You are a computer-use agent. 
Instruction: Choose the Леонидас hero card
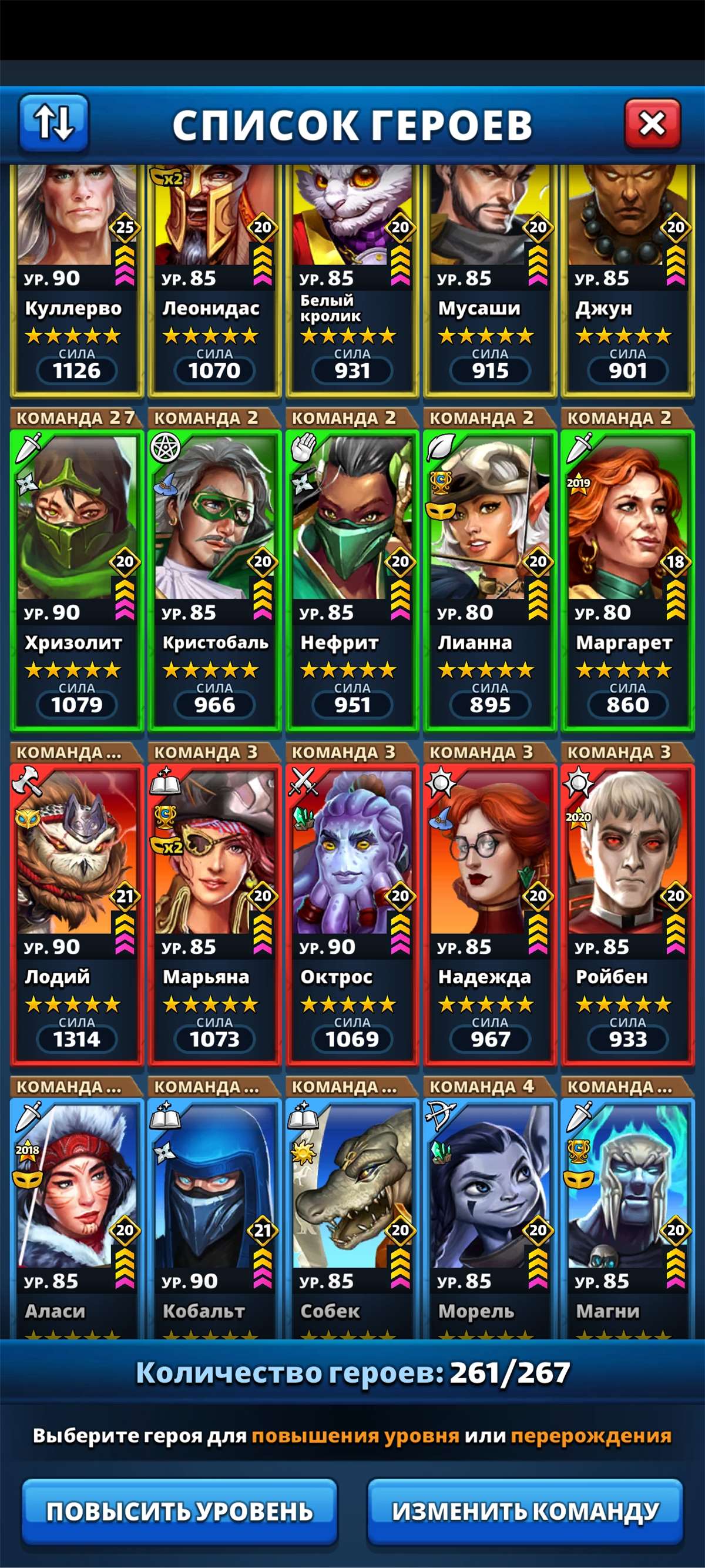tap(214, 280)
